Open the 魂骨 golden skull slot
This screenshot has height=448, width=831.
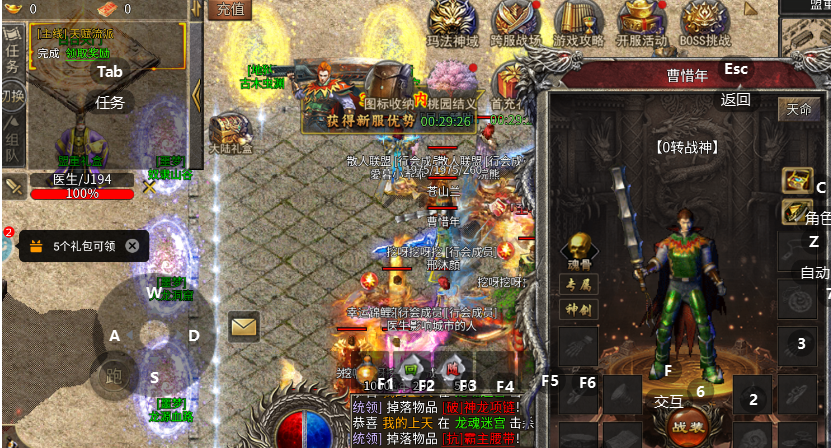[578, 250]
